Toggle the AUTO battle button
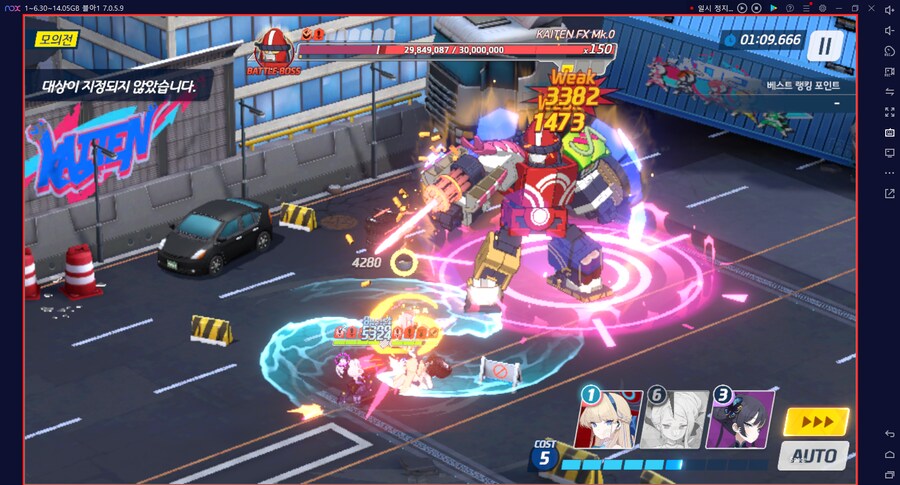The image size is (900, 485). pos(813,455)
